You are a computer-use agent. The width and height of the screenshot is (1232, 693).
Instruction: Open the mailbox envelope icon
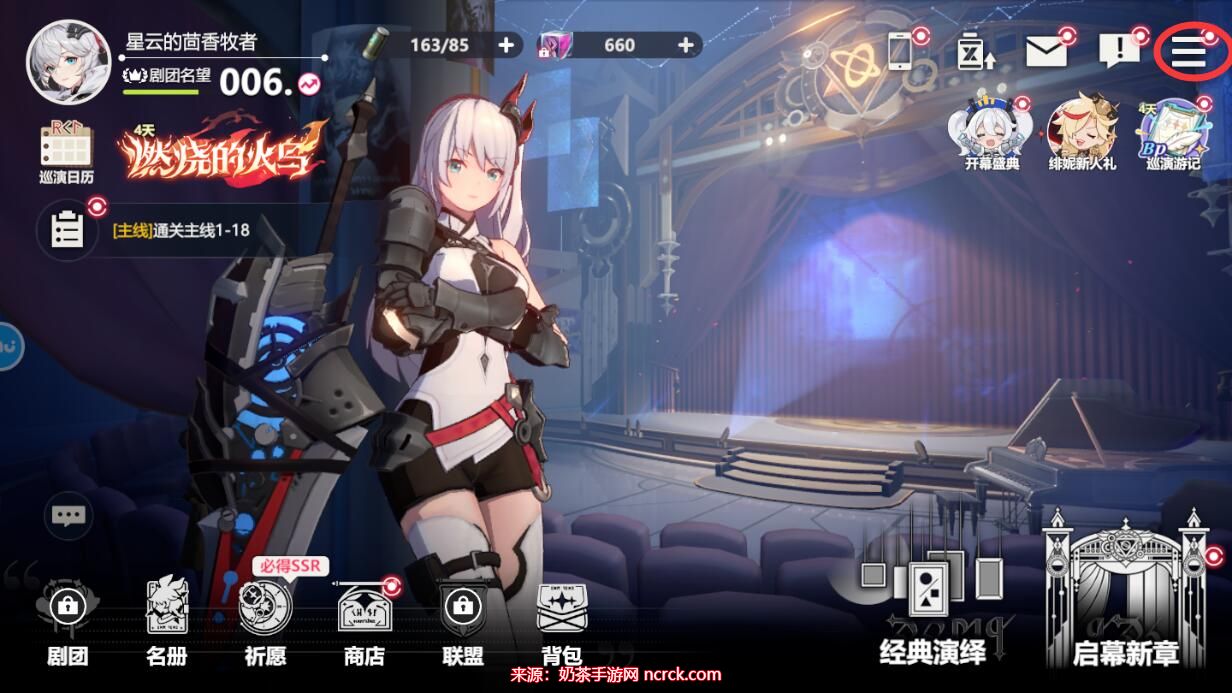[1046, 52]
